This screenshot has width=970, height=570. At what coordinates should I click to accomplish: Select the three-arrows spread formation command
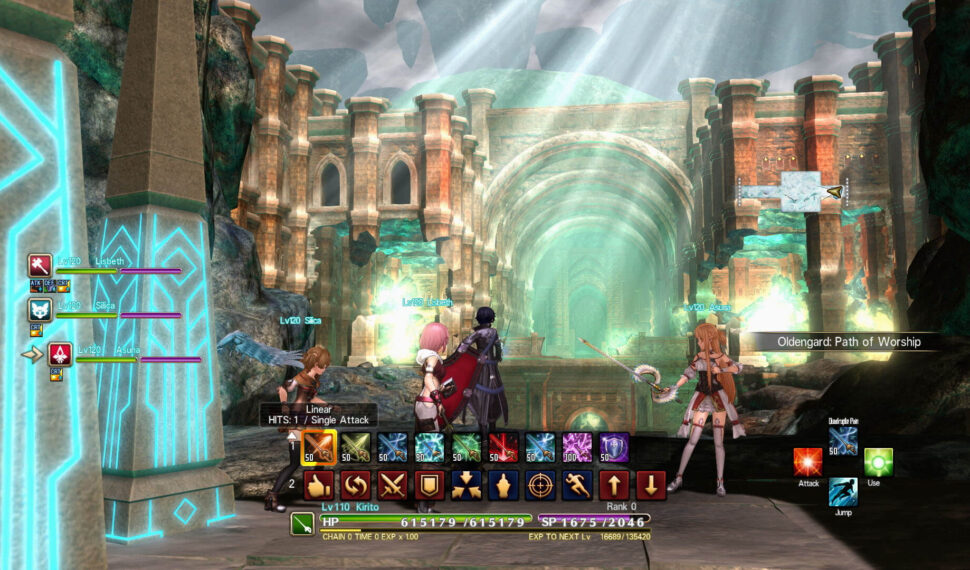pos(466,485)
